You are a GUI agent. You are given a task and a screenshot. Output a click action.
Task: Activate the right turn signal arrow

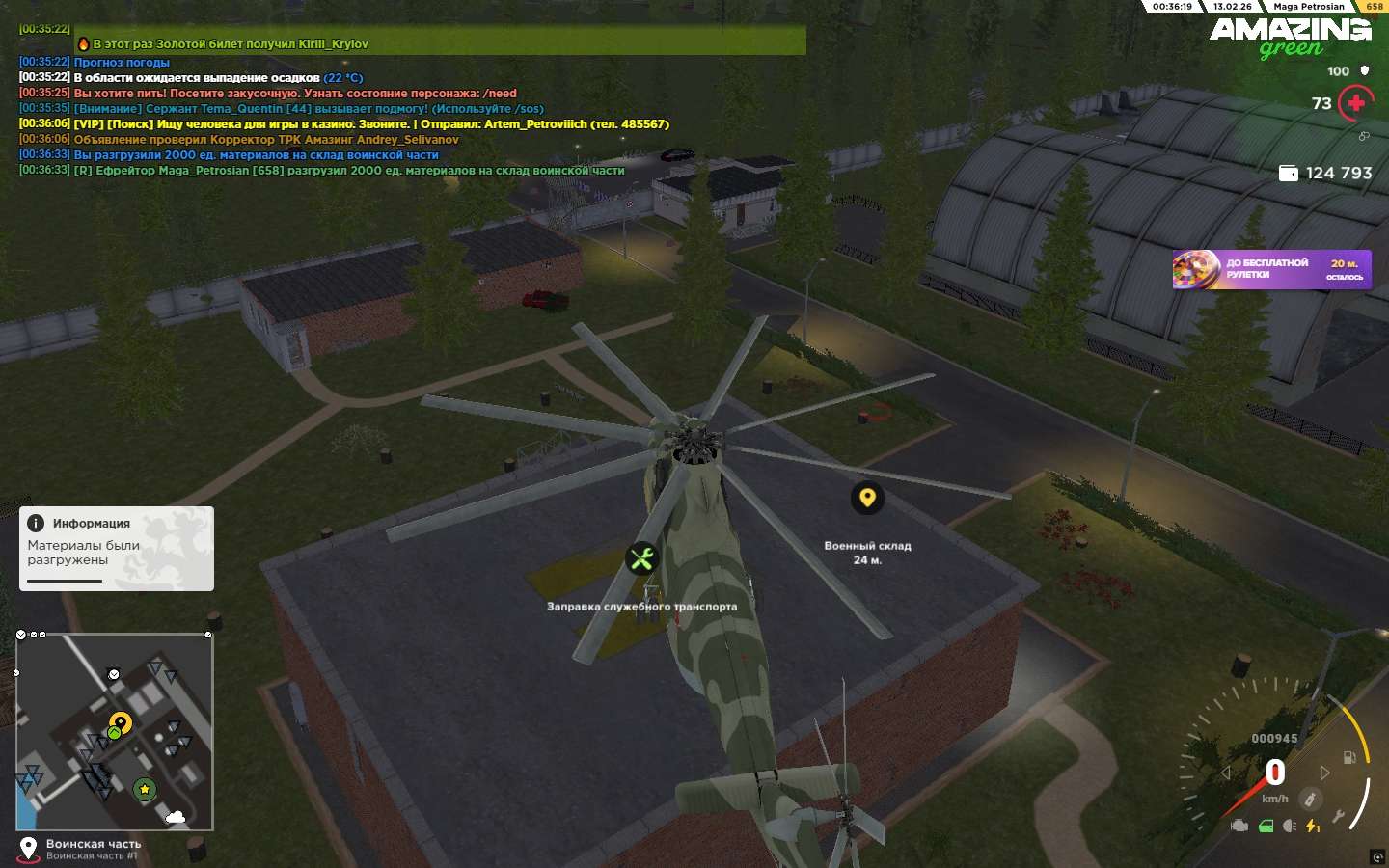coord(1324,773)
